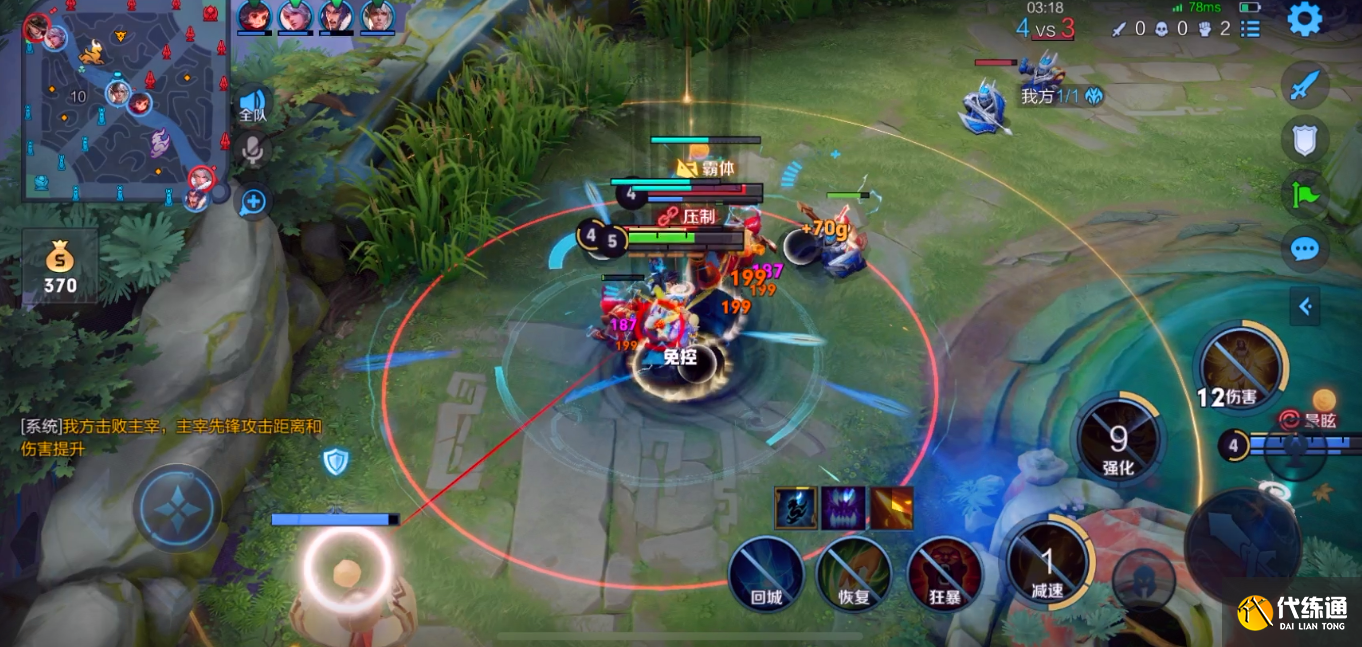1362x647 pixels.
Task: Cast the 伤害 ultimate skill
Action: (1240, 367)
